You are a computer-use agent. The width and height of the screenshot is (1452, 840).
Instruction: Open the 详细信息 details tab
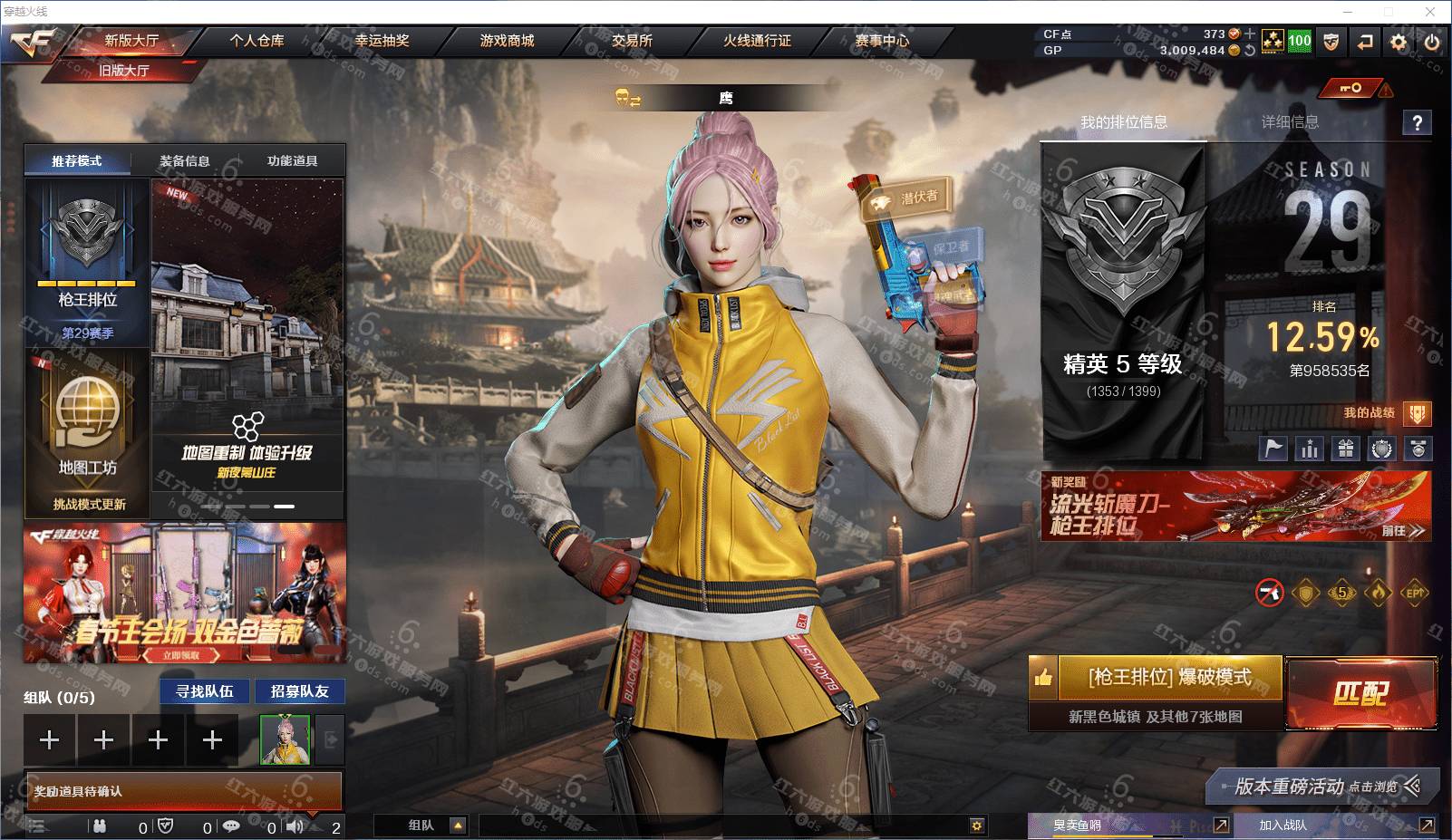click(x=1290, y=122)
